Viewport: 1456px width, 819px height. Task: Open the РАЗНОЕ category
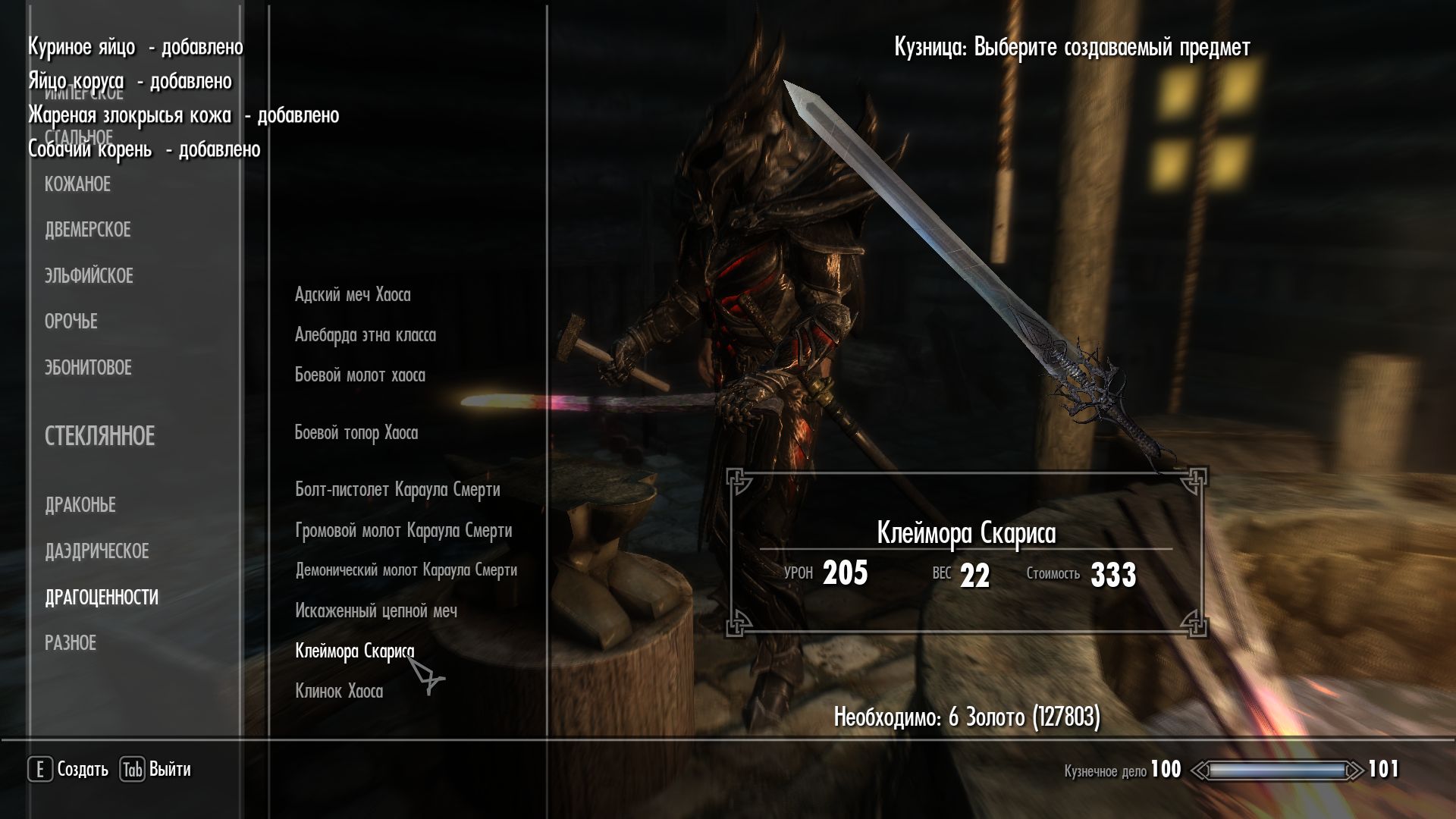tap(71, 643)
